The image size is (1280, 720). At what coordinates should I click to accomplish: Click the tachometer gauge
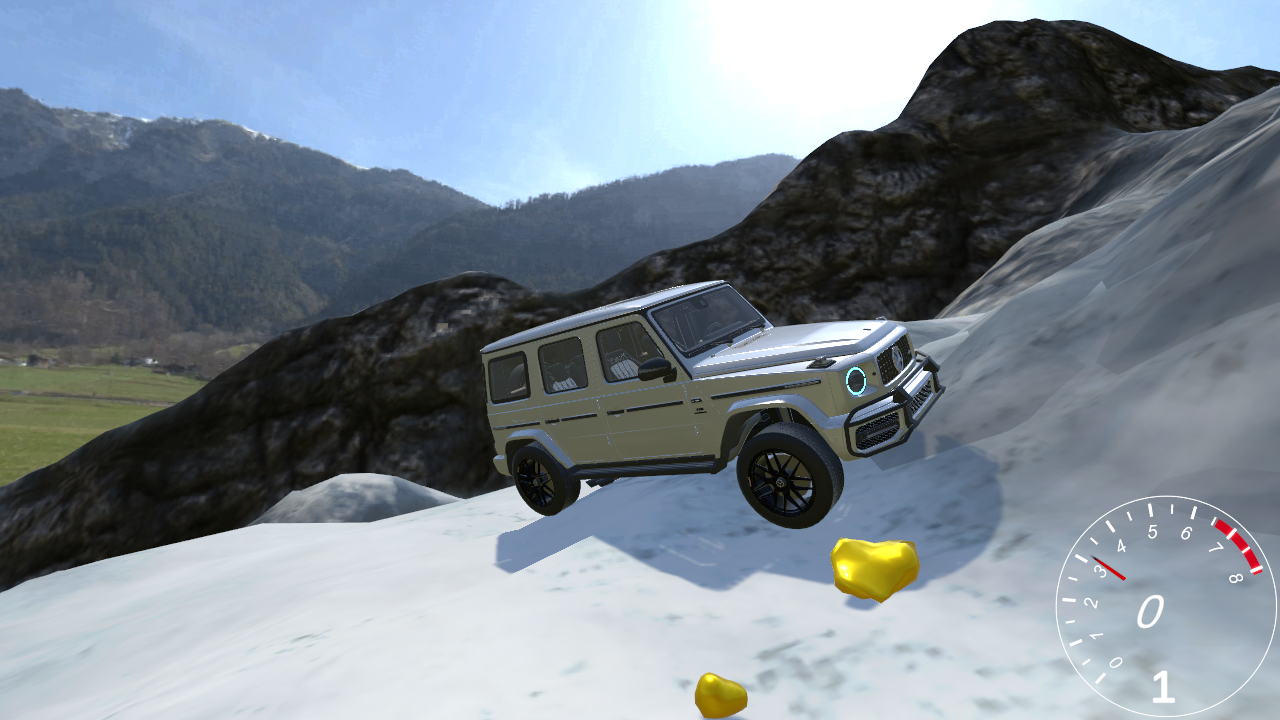(x=1164, y=605)
